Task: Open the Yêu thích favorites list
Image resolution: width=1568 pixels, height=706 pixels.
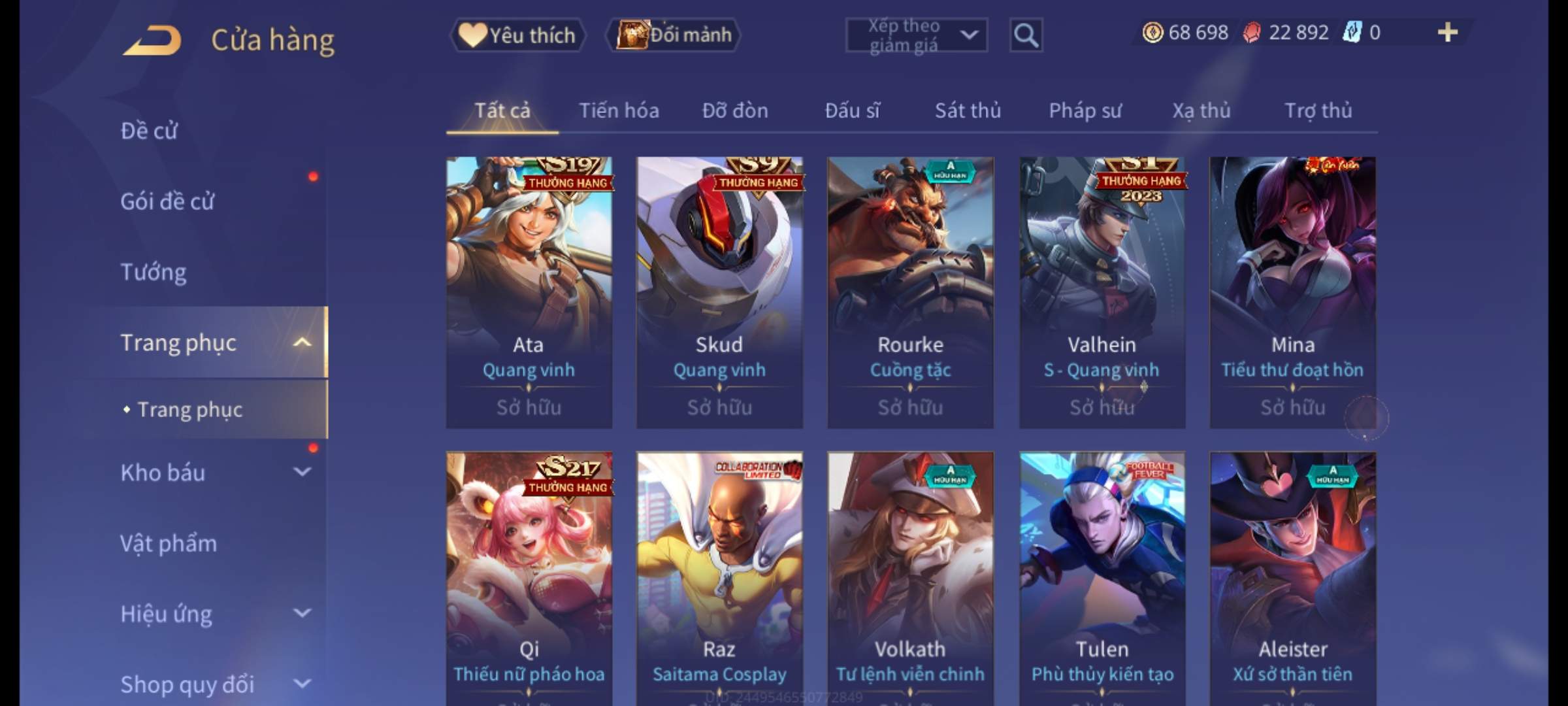Action: pos(517,35)
